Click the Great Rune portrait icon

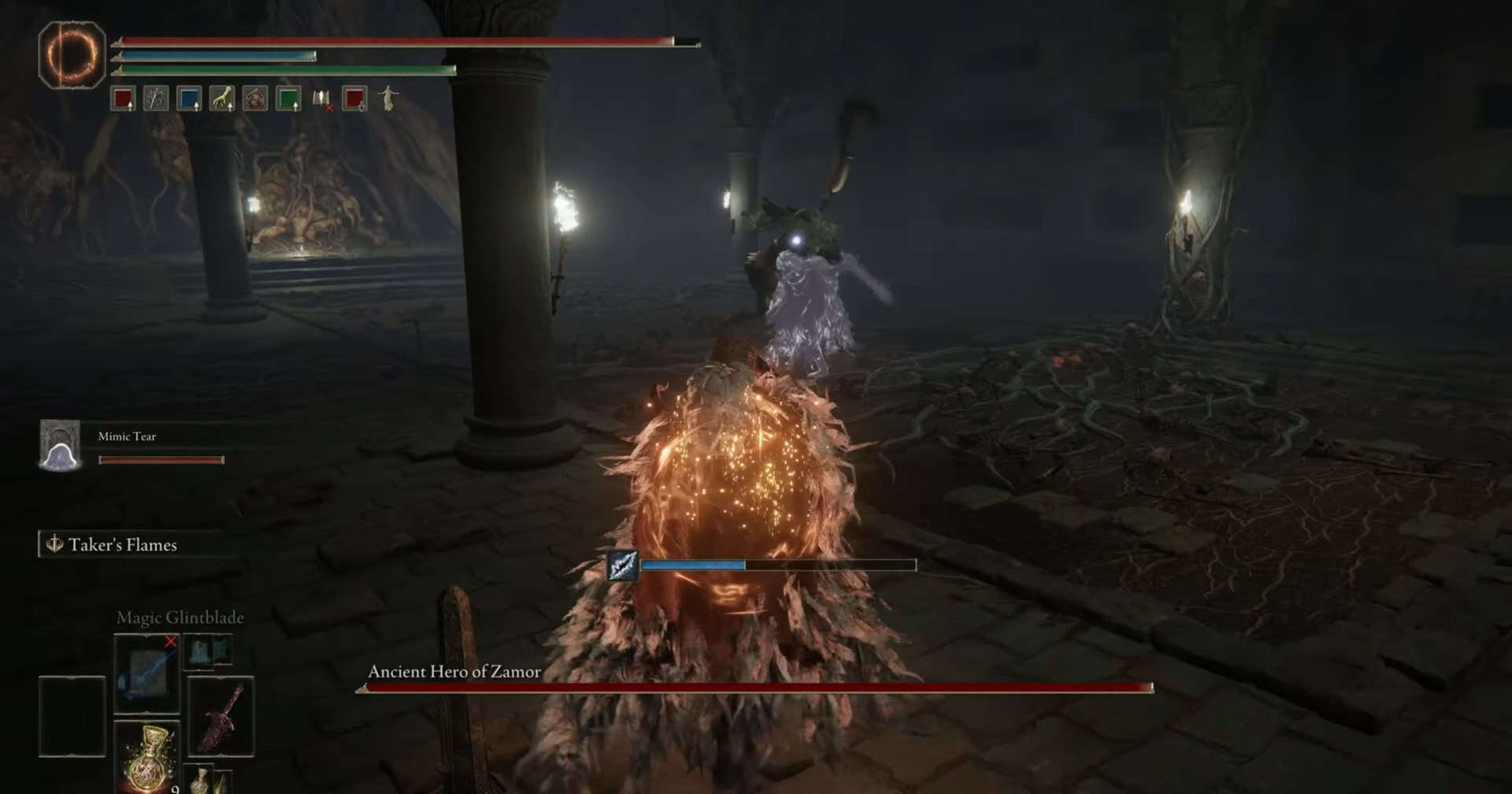click(72, 54)
